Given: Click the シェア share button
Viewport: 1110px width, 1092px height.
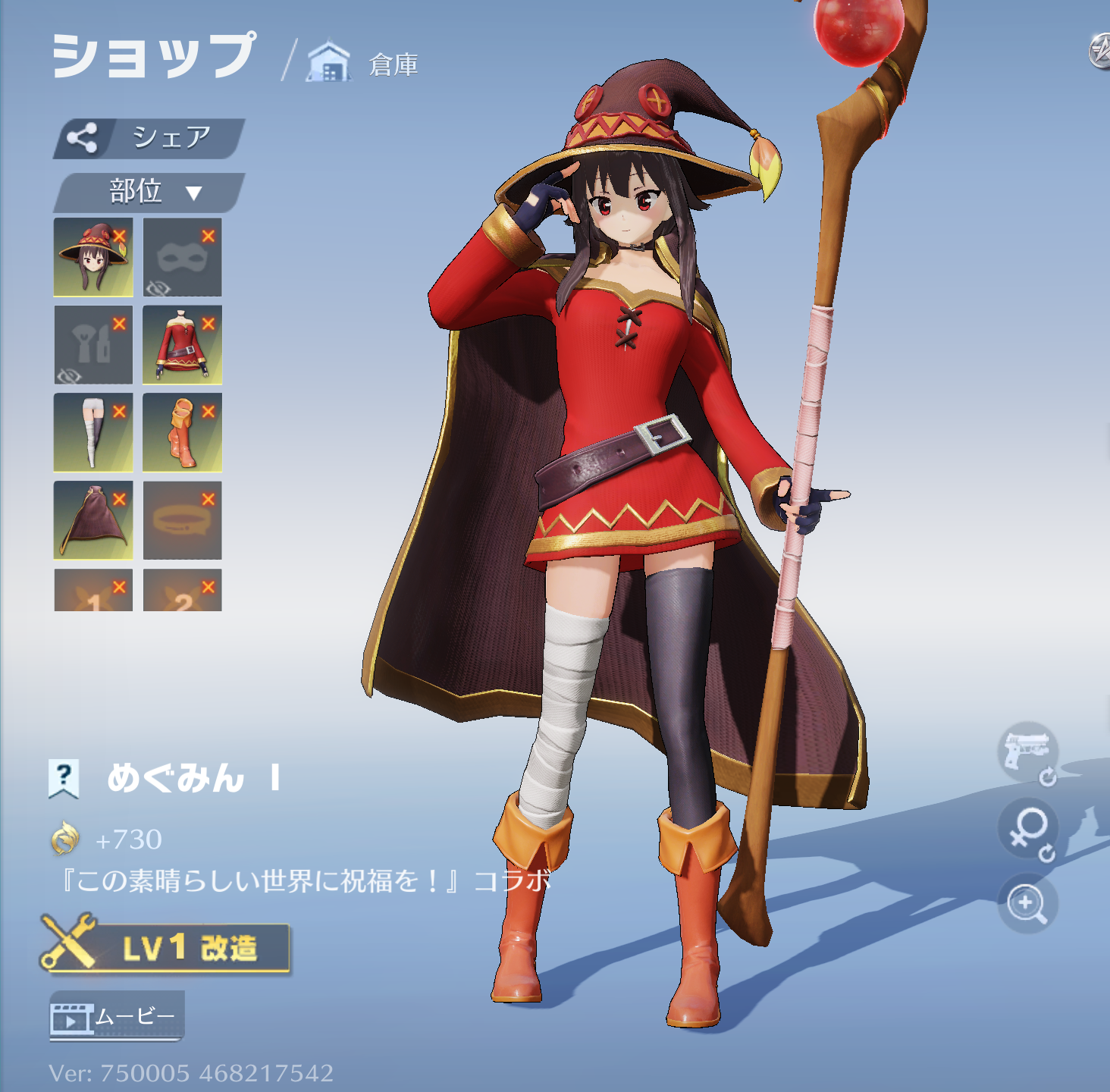Looking at the screenshot, I should [x=149, y=138].
